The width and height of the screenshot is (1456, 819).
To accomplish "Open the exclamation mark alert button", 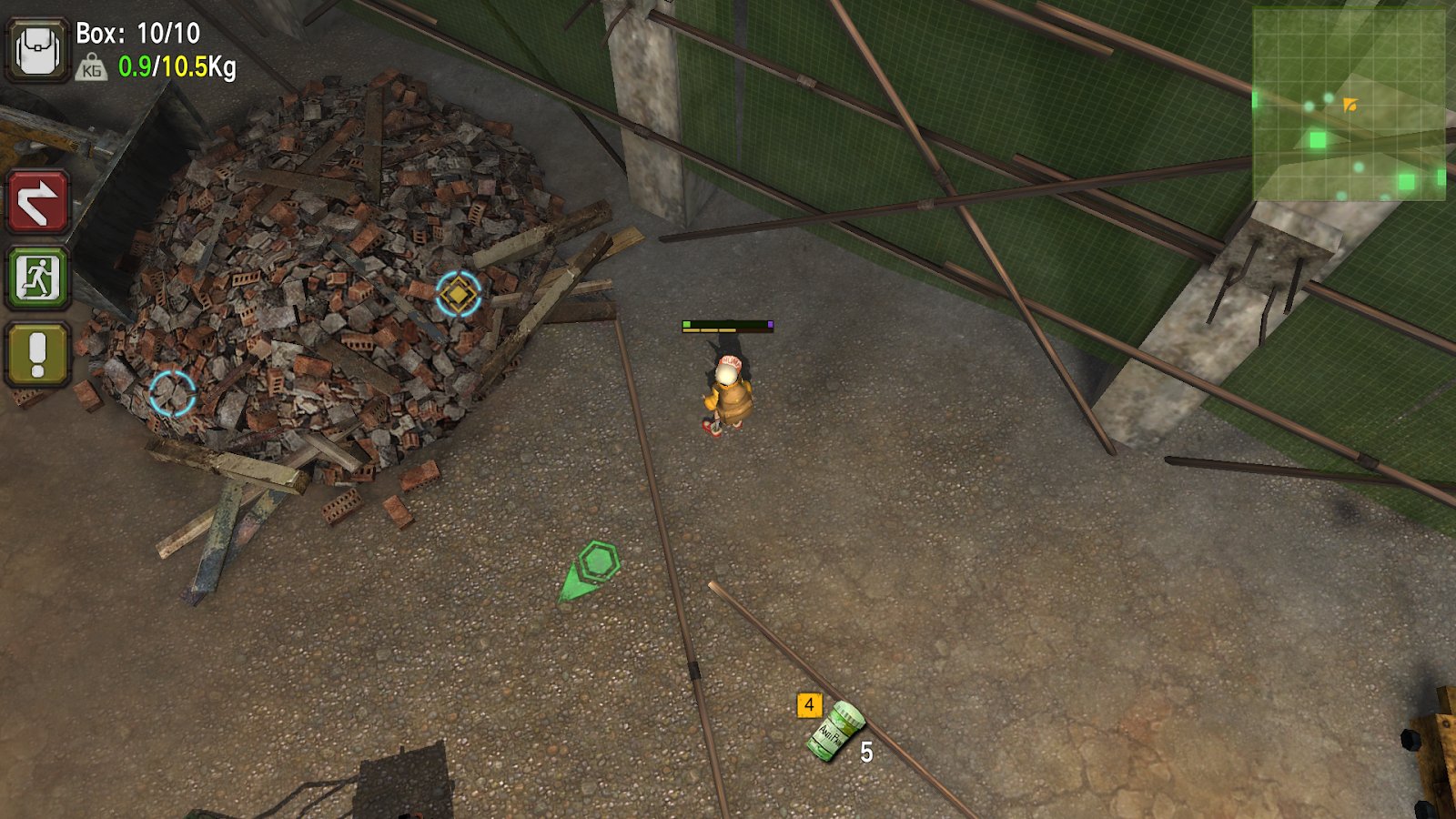I will tap(37, 354).
